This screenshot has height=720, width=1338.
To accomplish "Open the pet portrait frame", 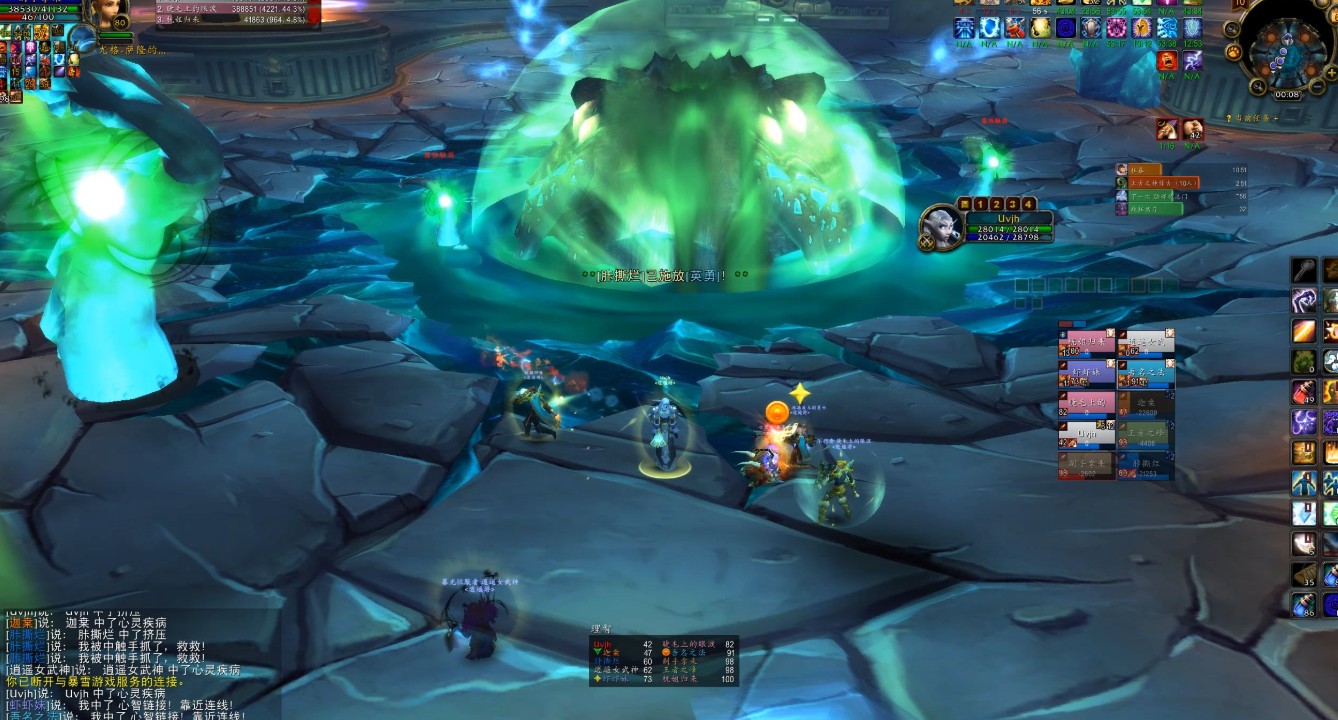I will tap(82, 40).
